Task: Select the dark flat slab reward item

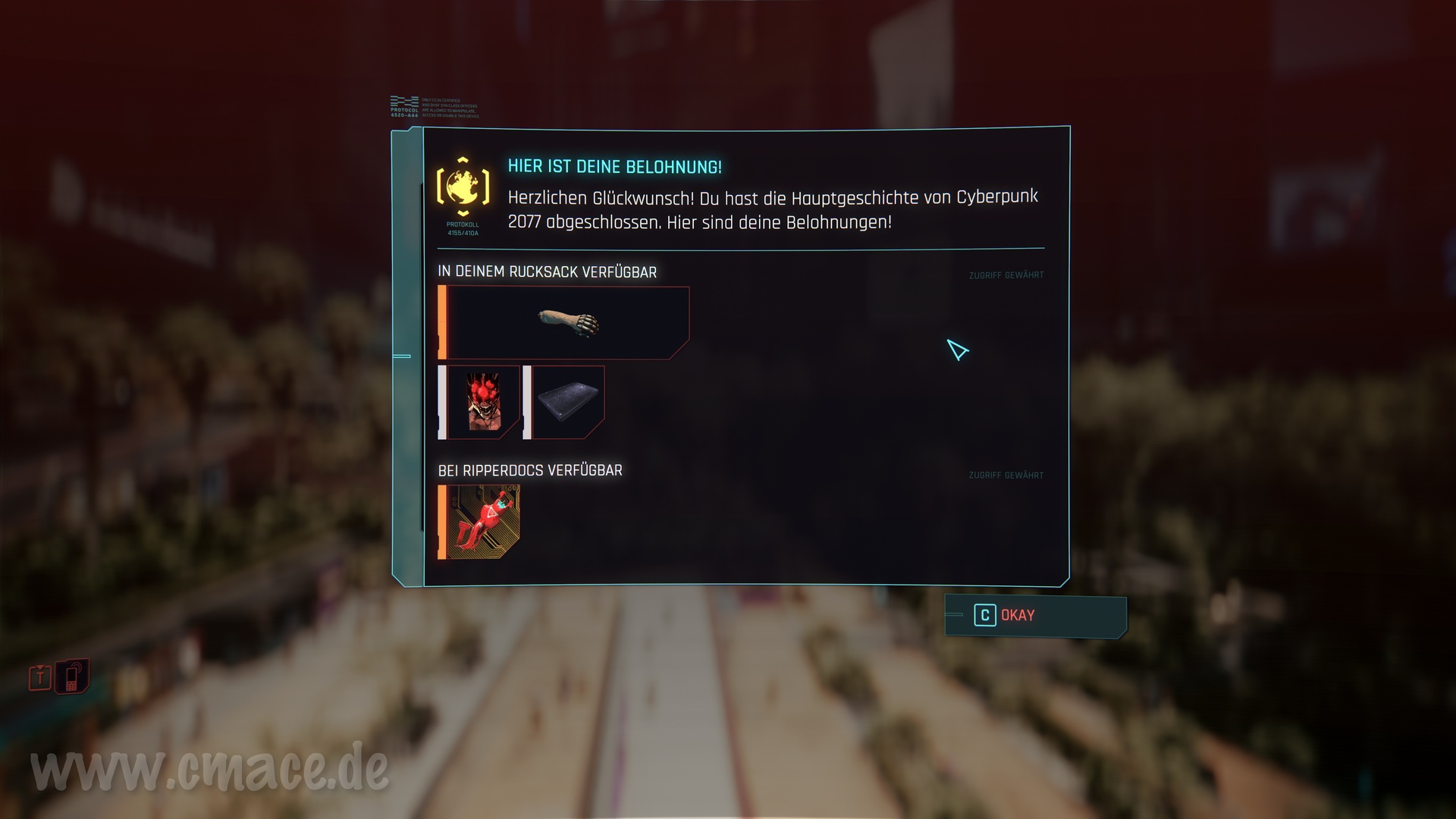Action: 568,402
